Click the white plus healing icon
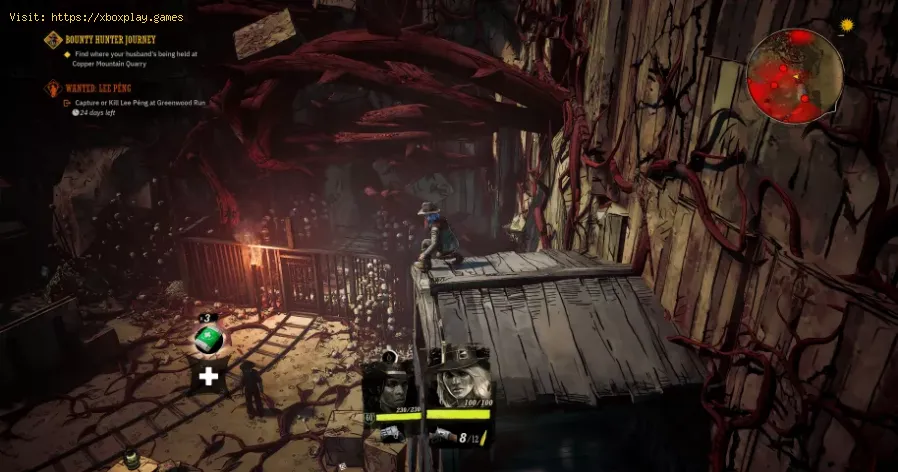898x472 pixels. 208,376
